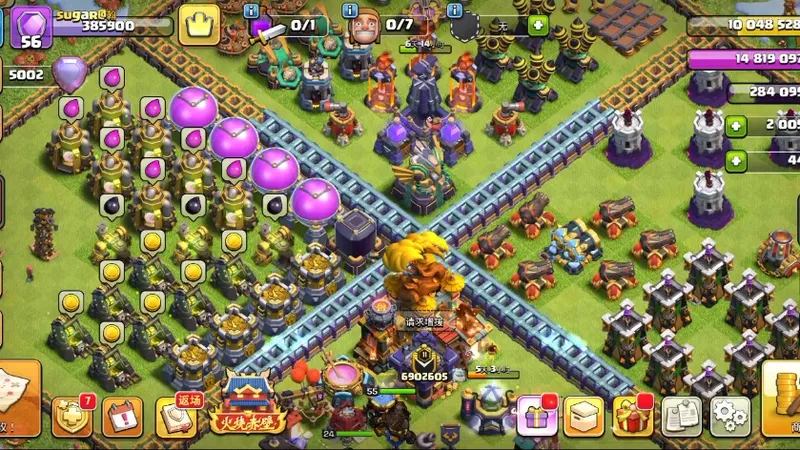Image resolution: width=800 pixels, height=450 pixels.
Task: Open the shield badge with 7 notifications
Action: (71, 416)
